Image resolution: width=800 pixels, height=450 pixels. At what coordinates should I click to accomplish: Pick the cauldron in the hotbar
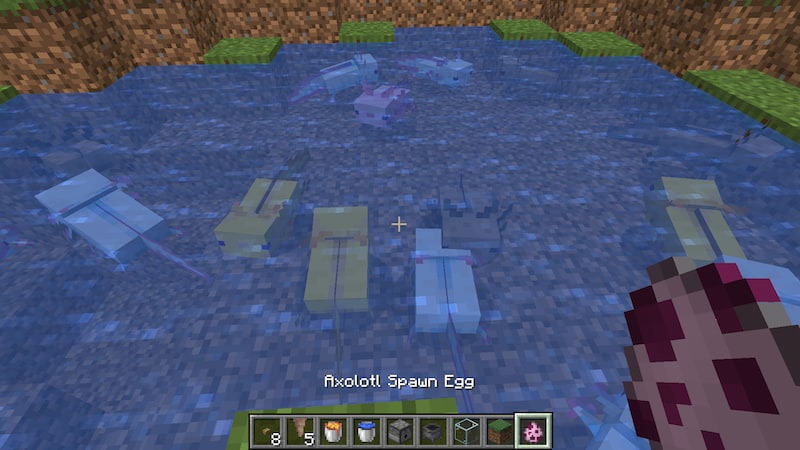(x=433, y=431)
